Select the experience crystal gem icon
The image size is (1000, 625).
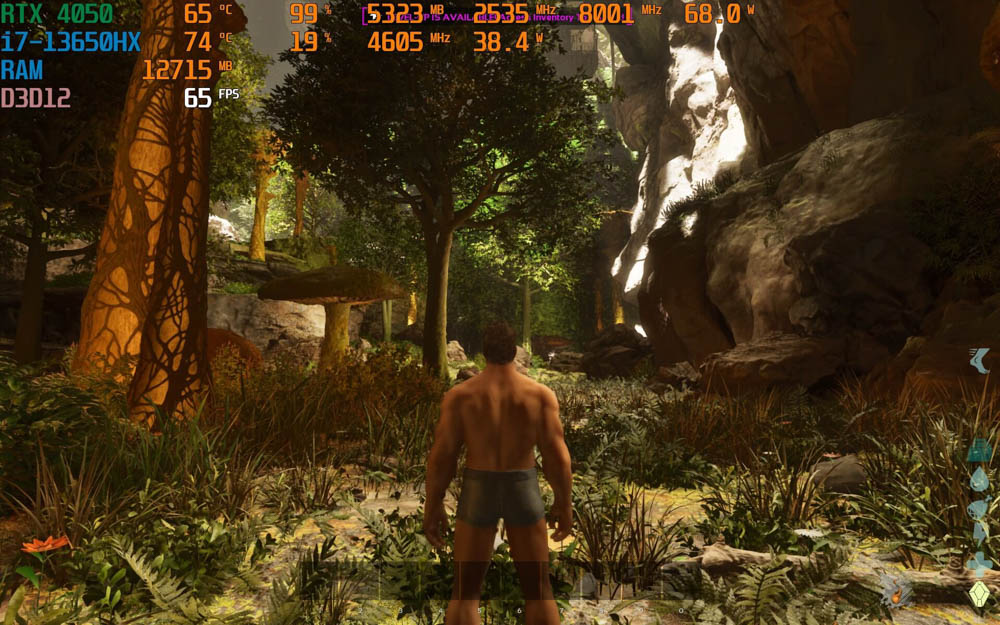coord(979,593)
